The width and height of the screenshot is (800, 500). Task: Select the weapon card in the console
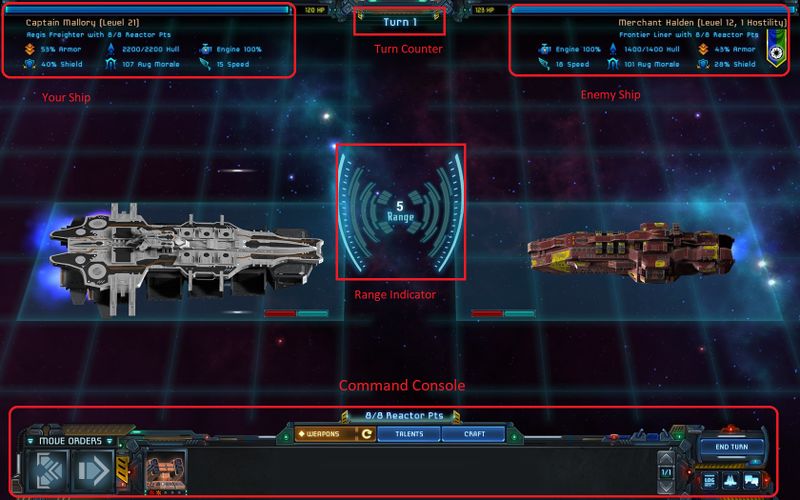point(166,470)
